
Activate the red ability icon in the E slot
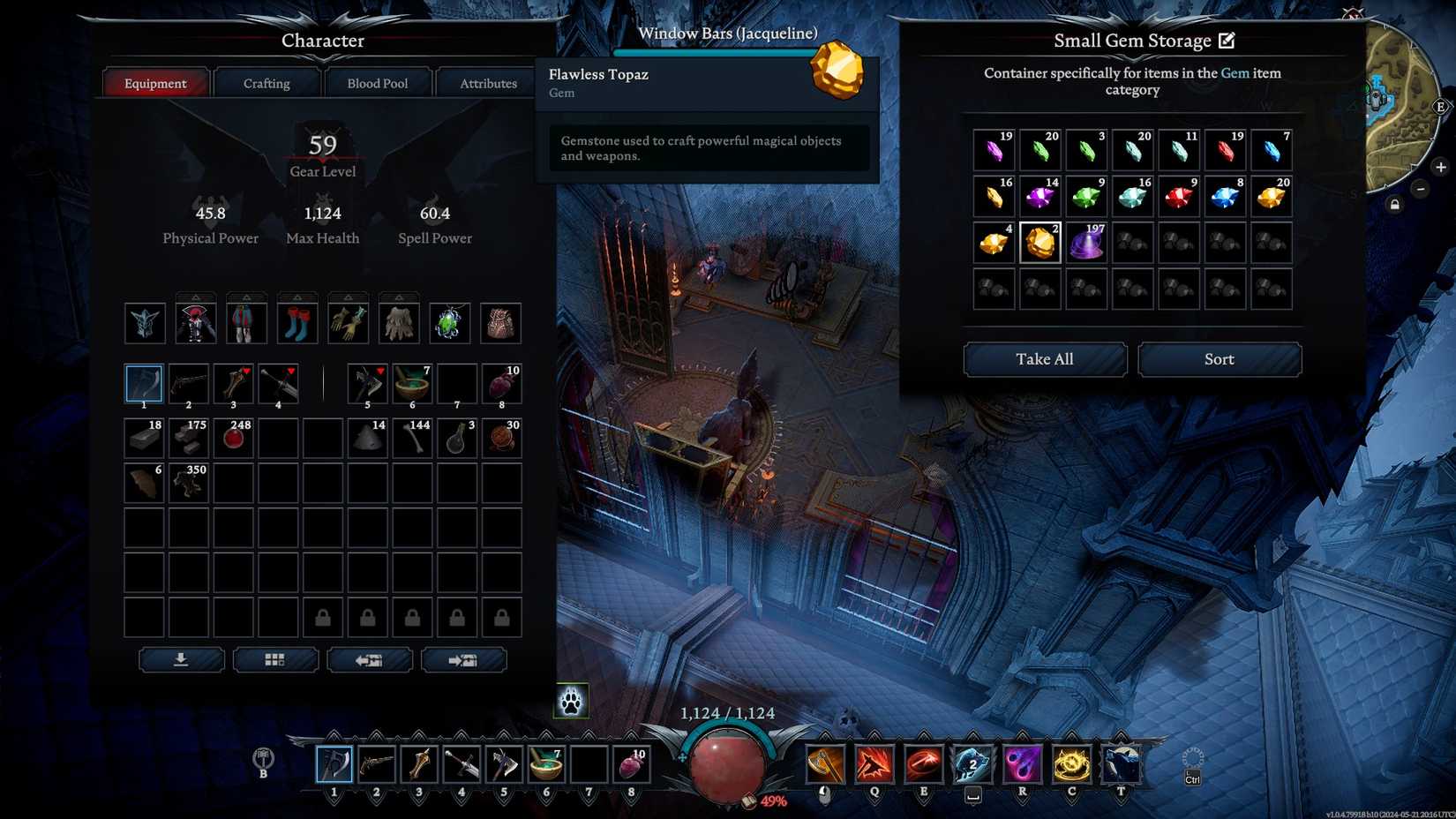pyautogui.click(x=923, y=764)
